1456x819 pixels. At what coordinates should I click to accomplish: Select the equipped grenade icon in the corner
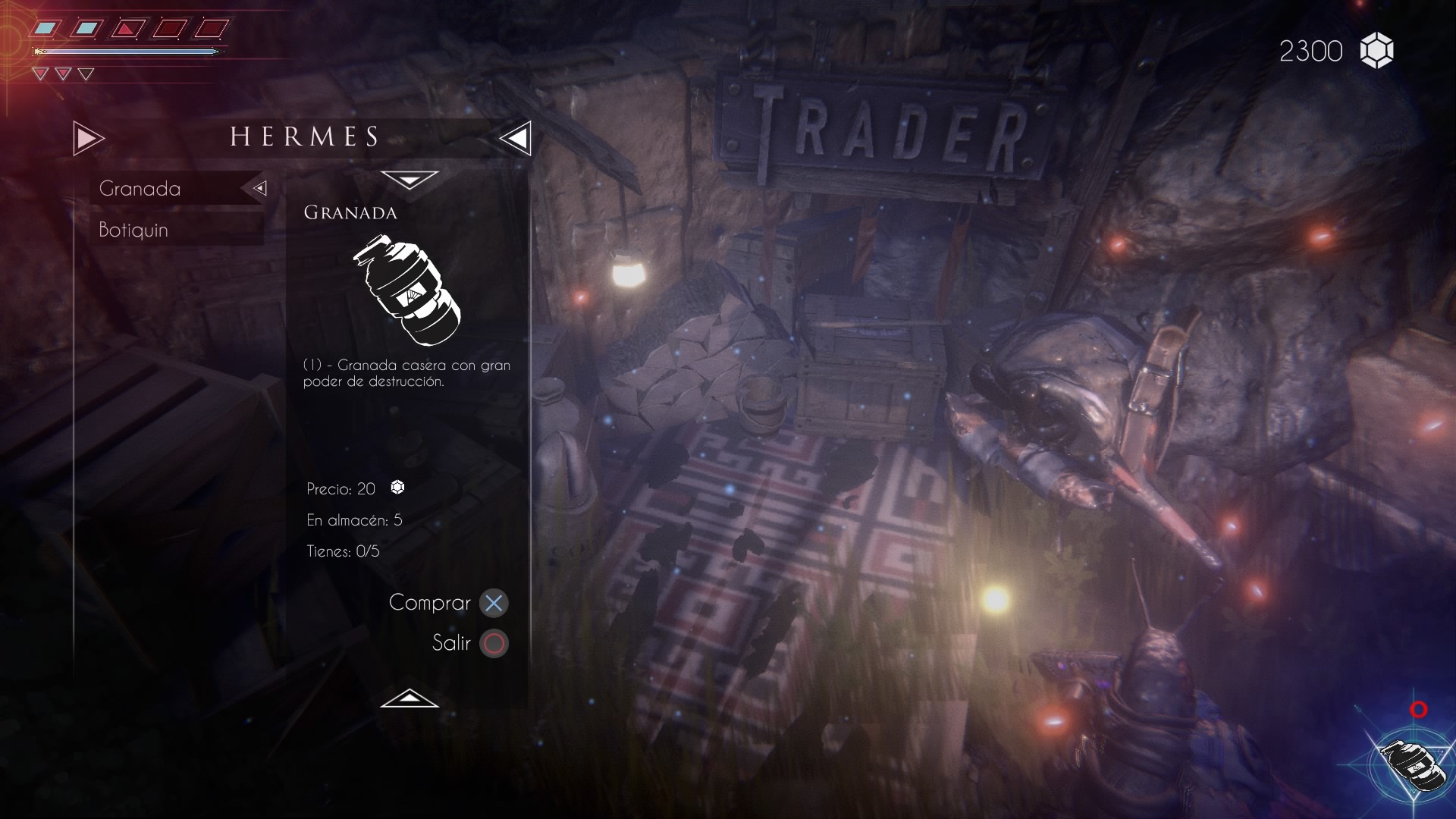click(x=1412, y=764)
